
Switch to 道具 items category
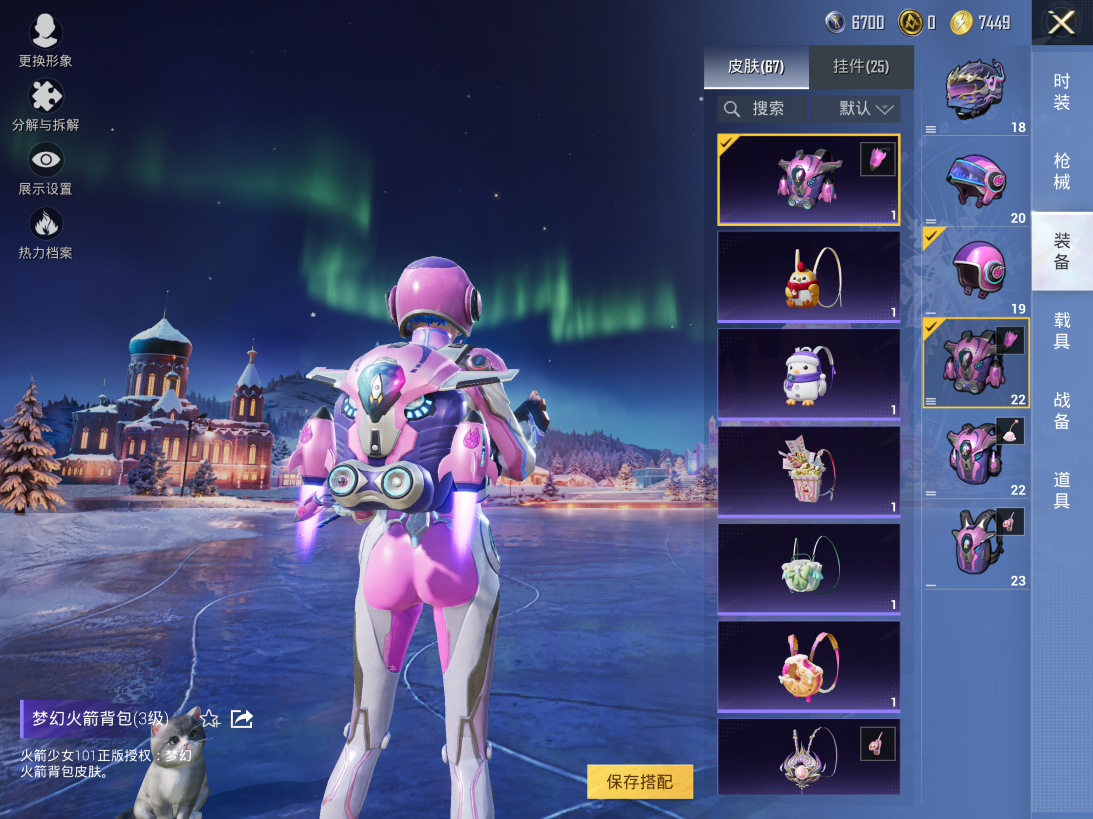point(1062,490)
